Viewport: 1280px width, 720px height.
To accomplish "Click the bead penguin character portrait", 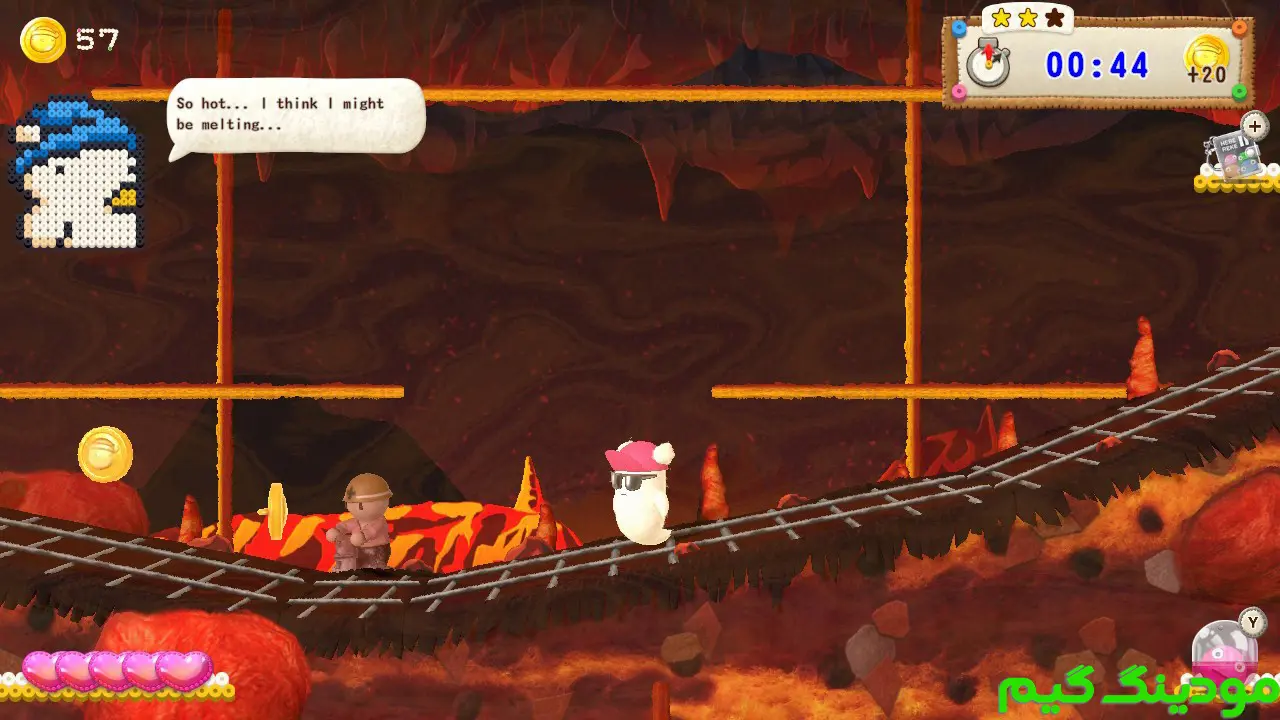I will (x=78, y=172).
